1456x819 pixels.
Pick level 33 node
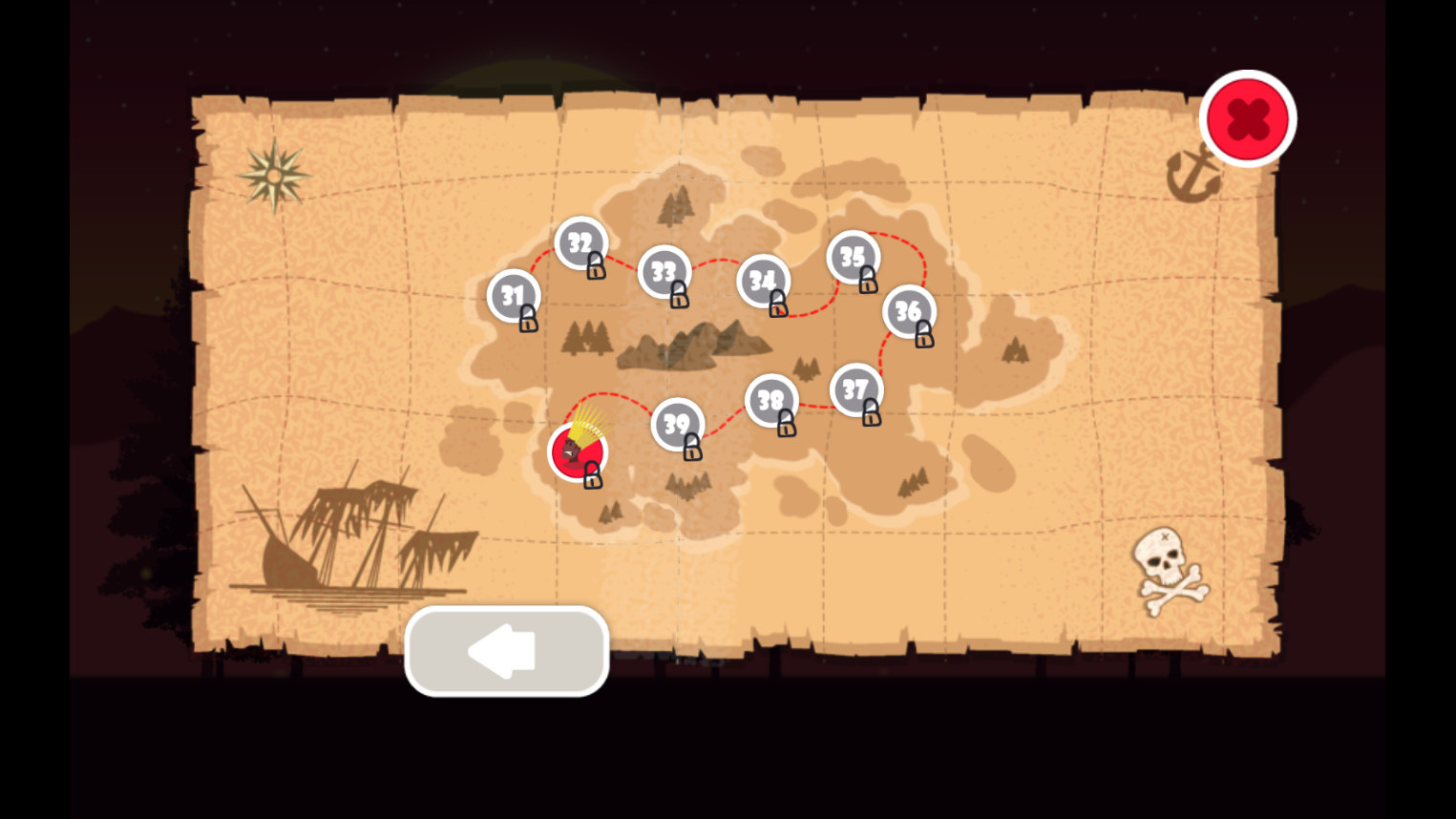coord(665,272)
